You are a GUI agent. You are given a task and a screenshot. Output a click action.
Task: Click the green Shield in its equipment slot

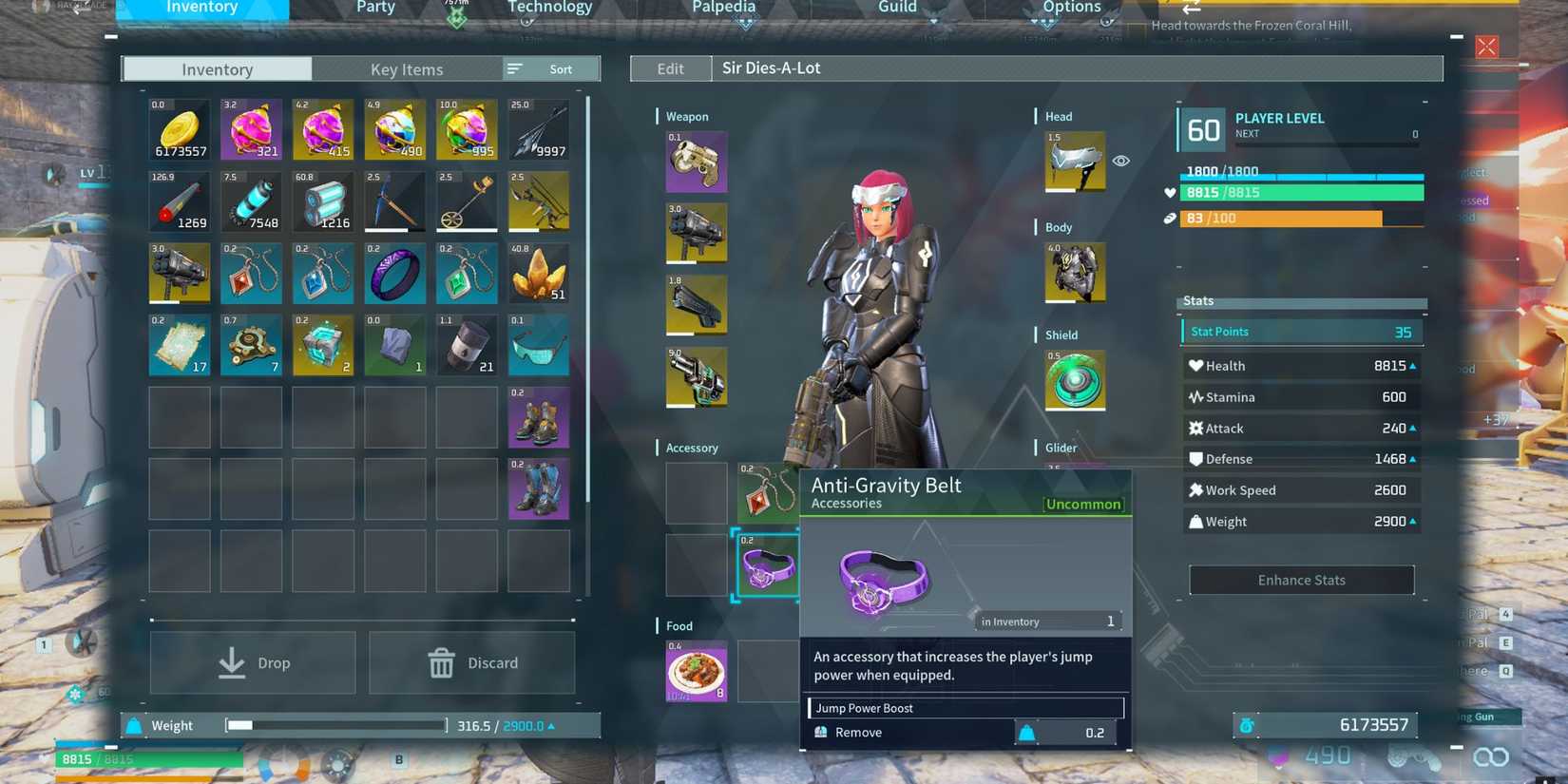point(1074,379)
